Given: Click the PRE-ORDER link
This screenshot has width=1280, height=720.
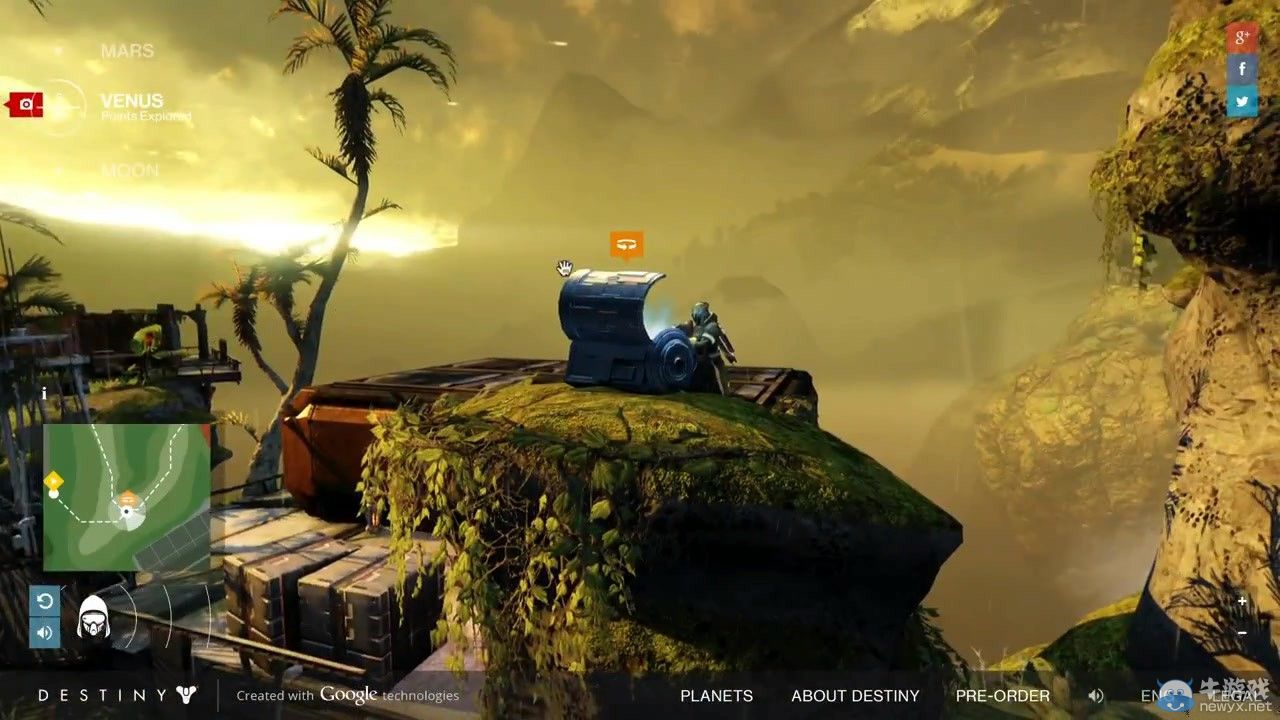Looking at the screenshot, I should point(1003,695).
